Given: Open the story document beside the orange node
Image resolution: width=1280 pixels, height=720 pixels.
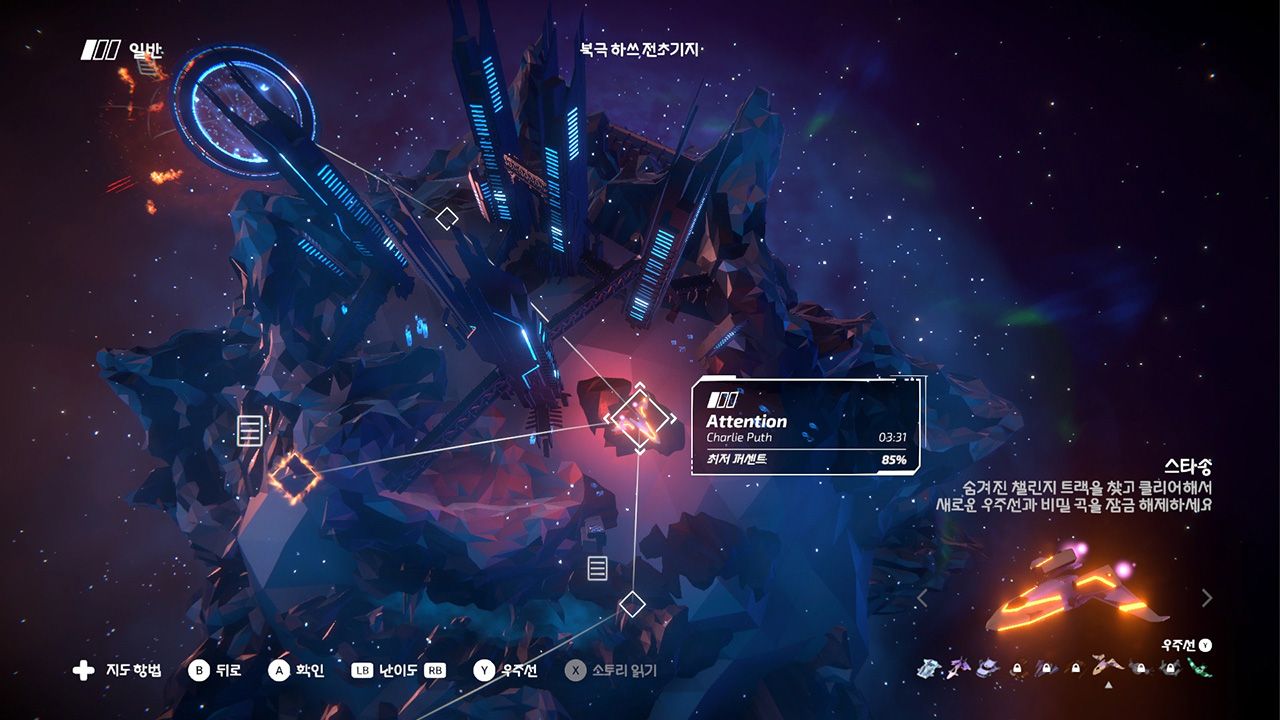Looking at the screenshot, I should tap(250, 432).
